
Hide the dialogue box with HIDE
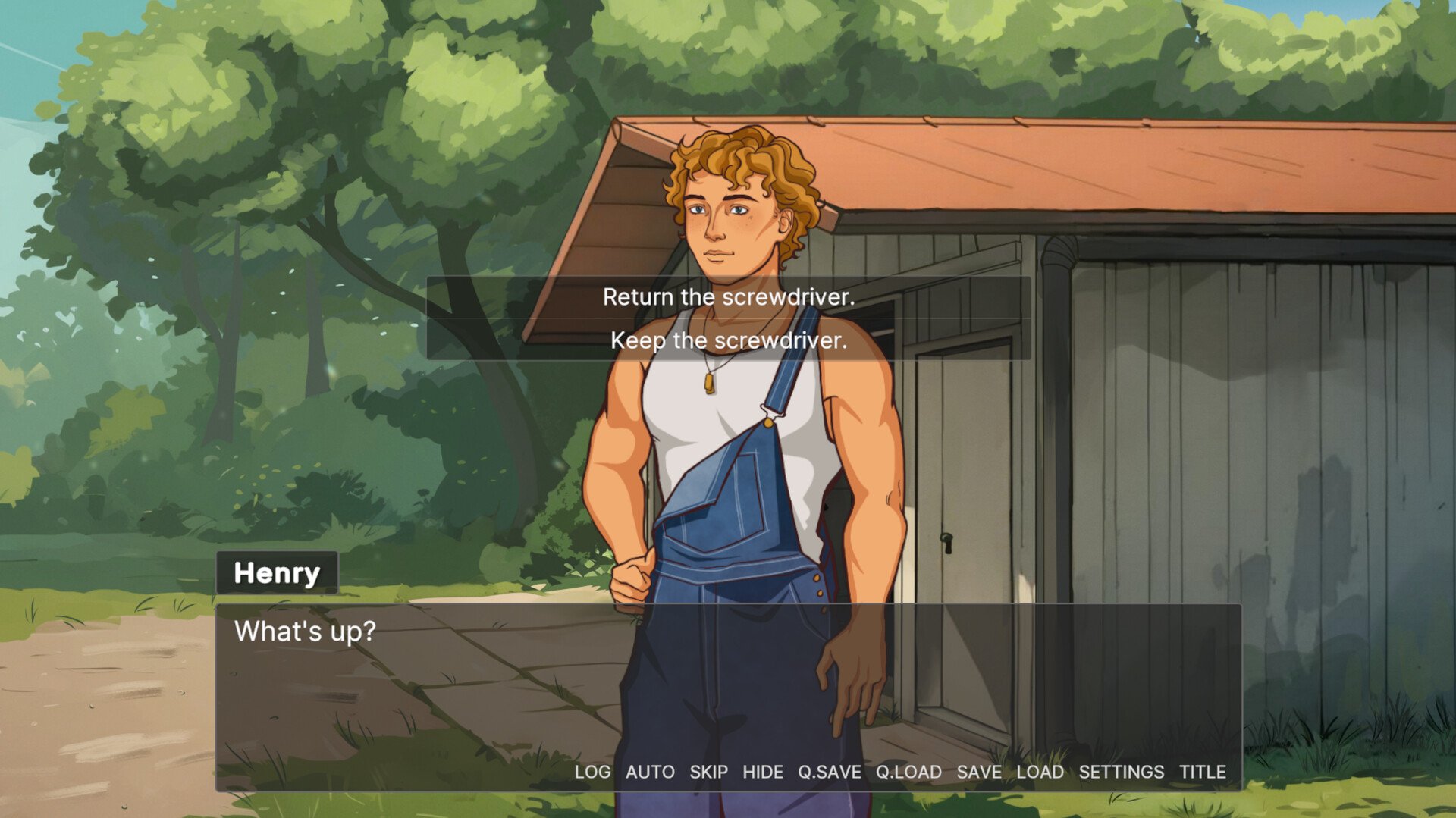click(x=762, y=772)
